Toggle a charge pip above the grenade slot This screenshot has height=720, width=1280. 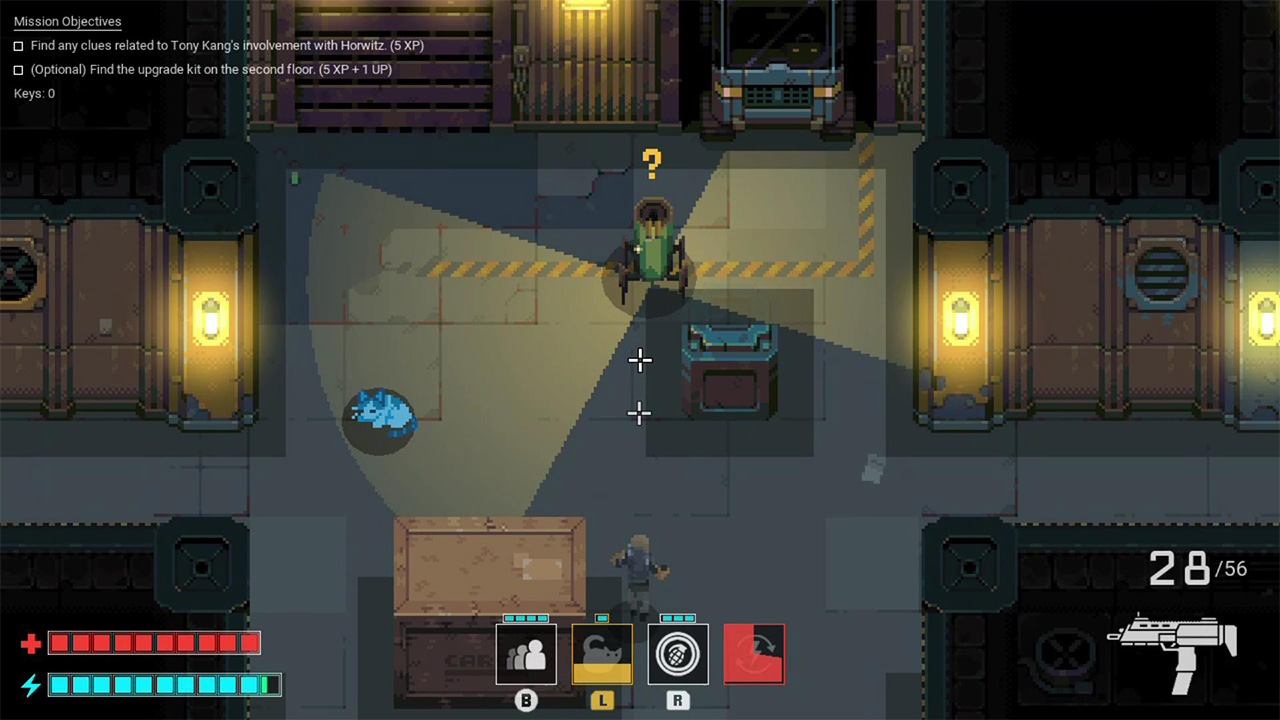tap(678, 619)
